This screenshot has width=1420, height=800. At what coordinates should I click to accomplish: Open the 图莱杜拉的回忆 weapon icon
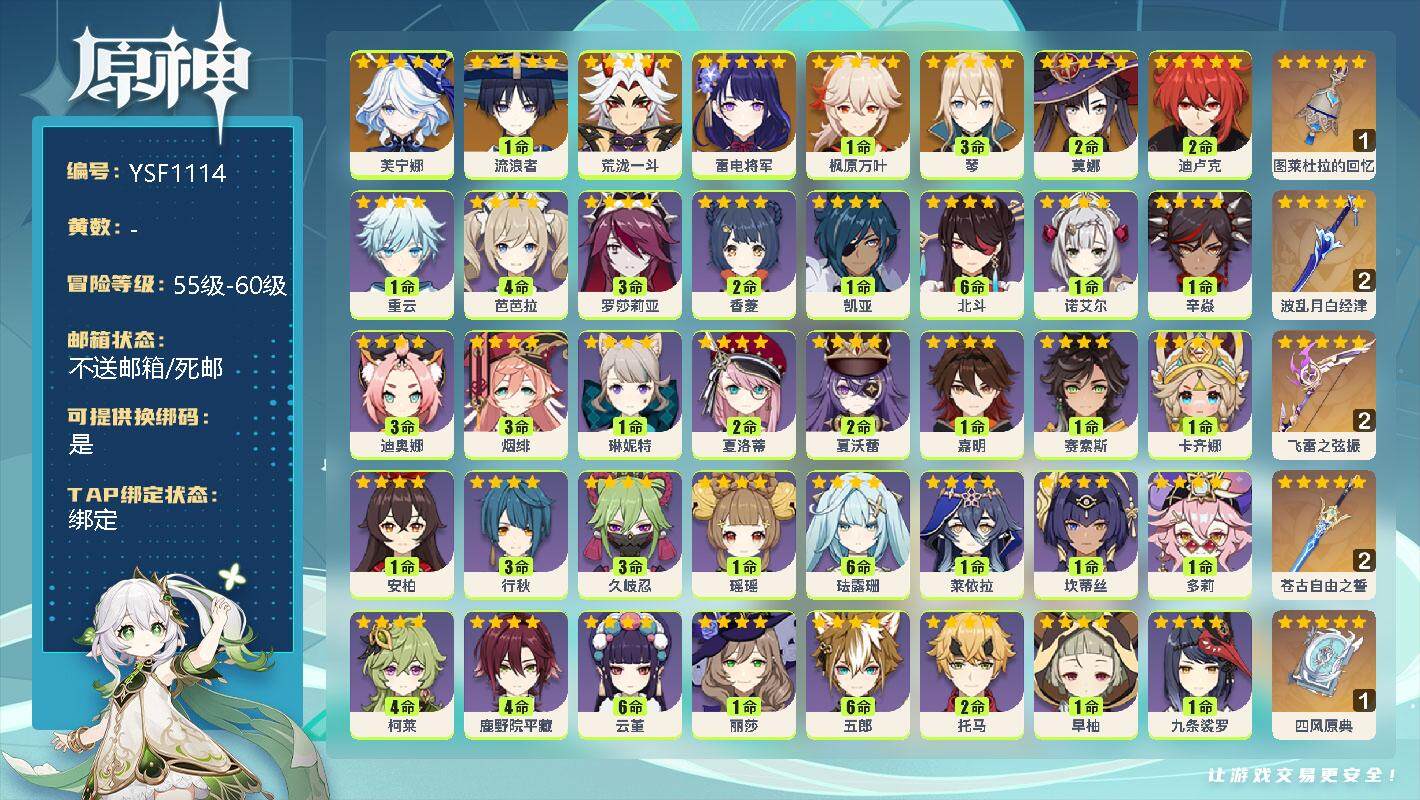1322,110
